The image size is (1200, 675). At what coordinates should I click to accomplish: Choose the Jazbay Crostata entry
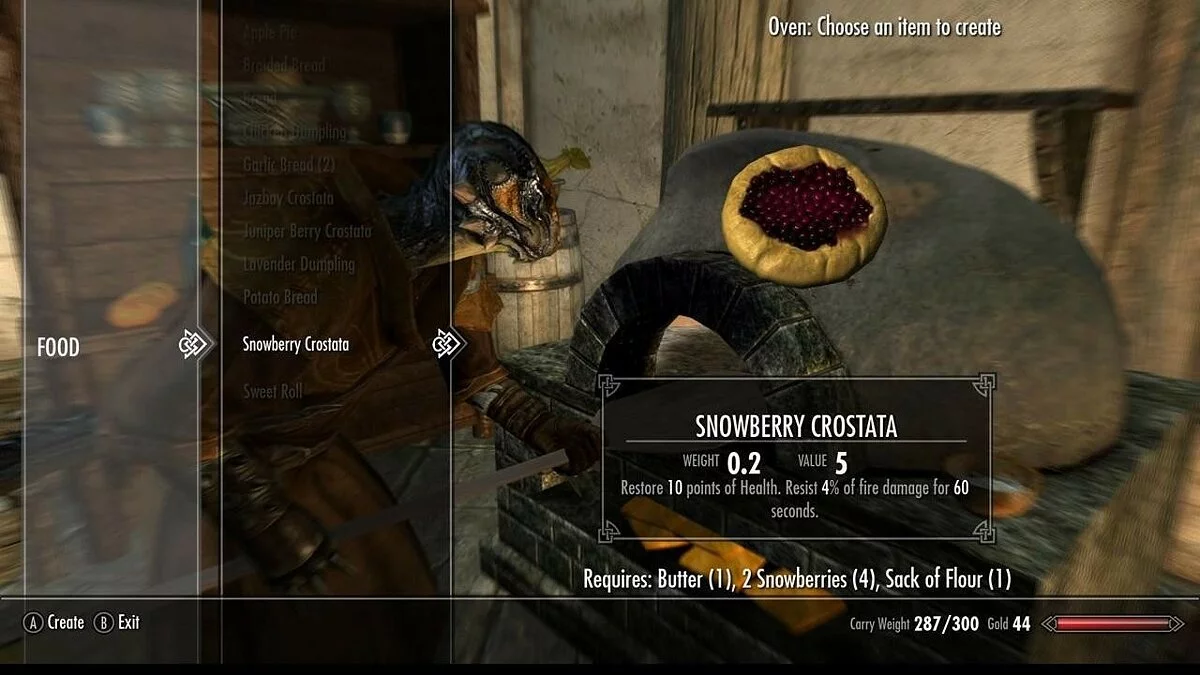click(x=288, y=198)
